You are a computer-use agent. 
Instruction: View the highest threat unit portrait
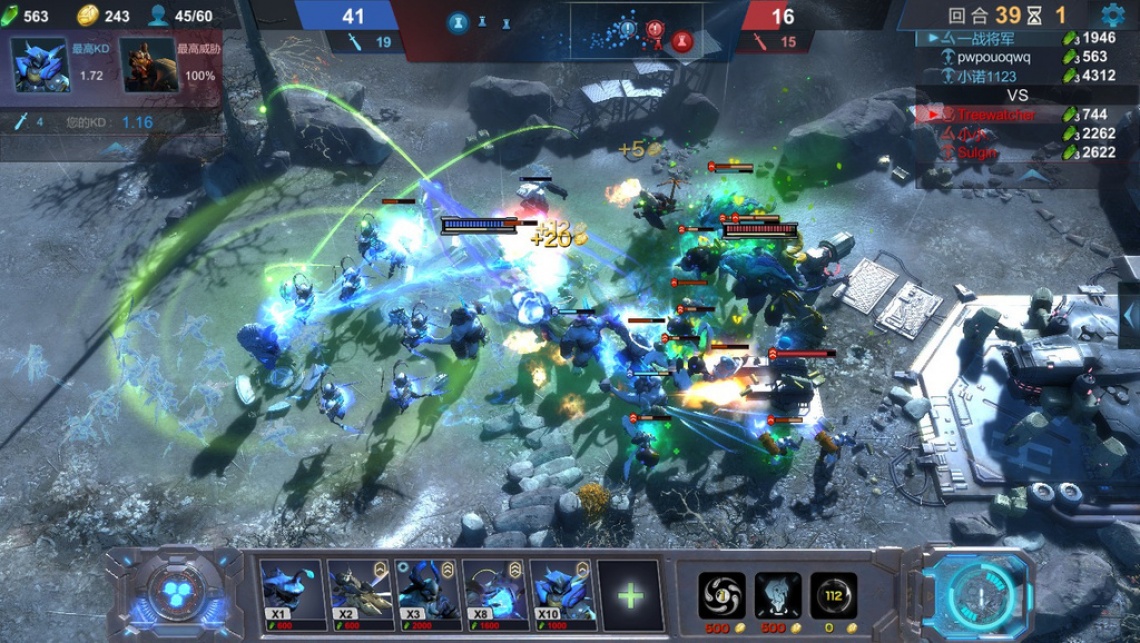pos(149,65)
